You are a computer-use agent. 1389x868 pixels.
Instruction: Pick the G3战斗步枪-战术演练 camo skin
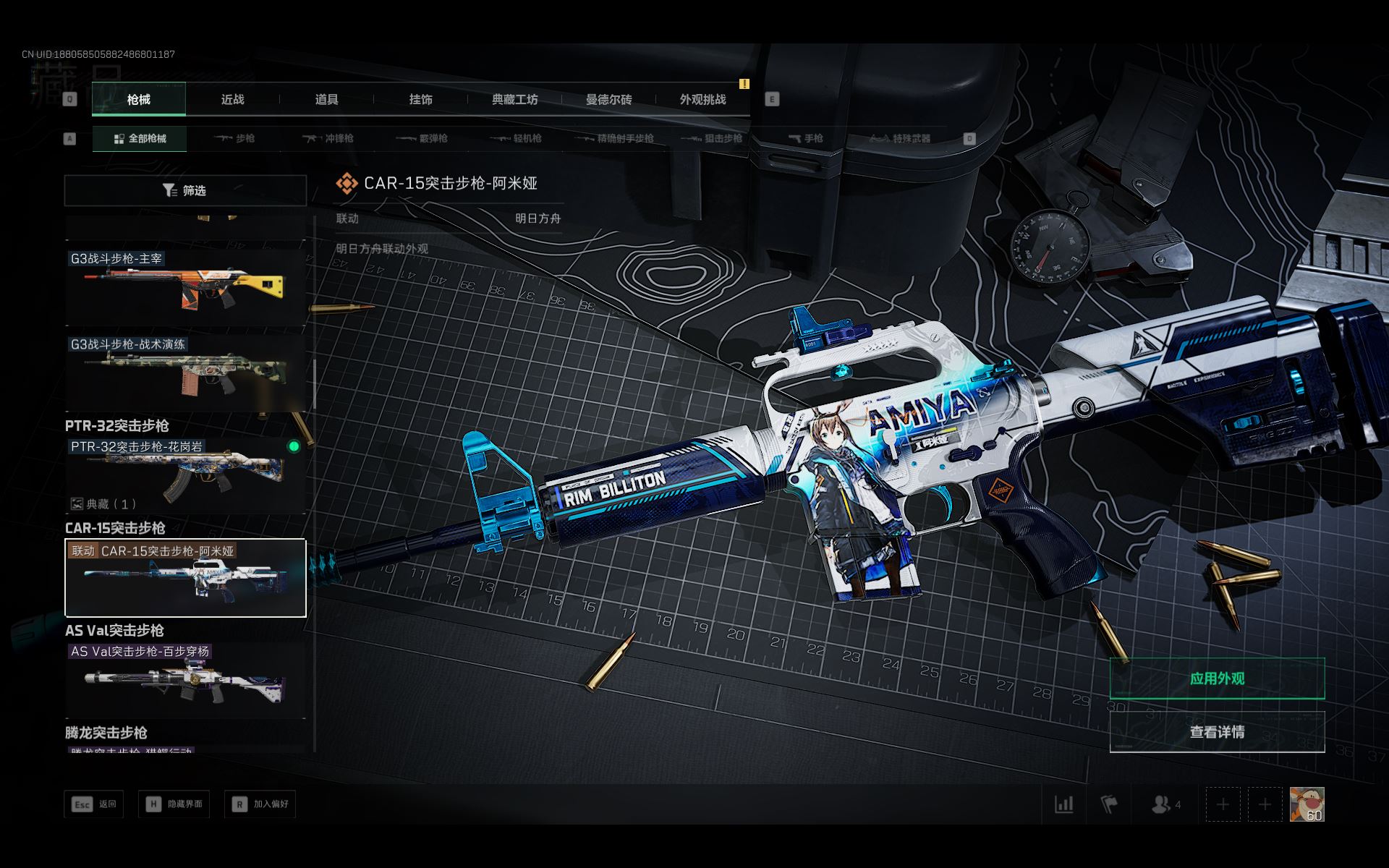point(185,373)
